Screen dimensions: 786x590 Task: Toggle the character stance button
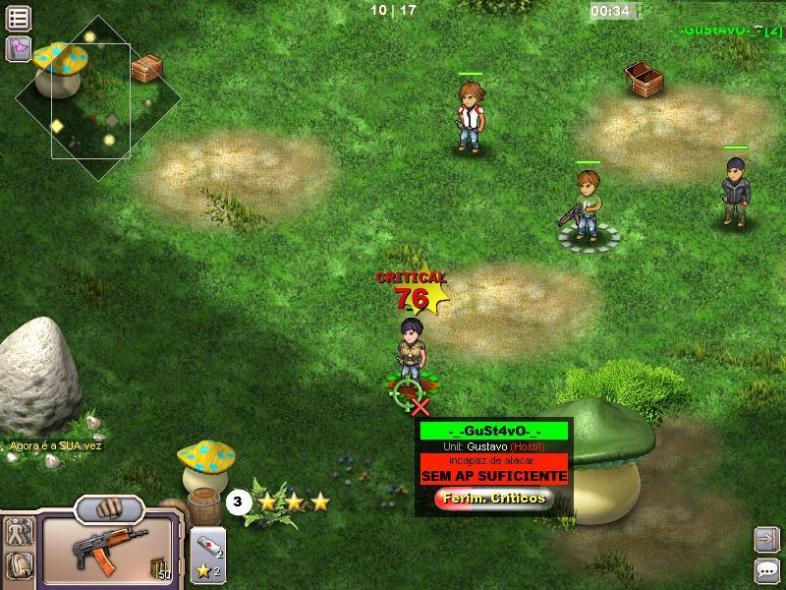[x=18, y=533]
